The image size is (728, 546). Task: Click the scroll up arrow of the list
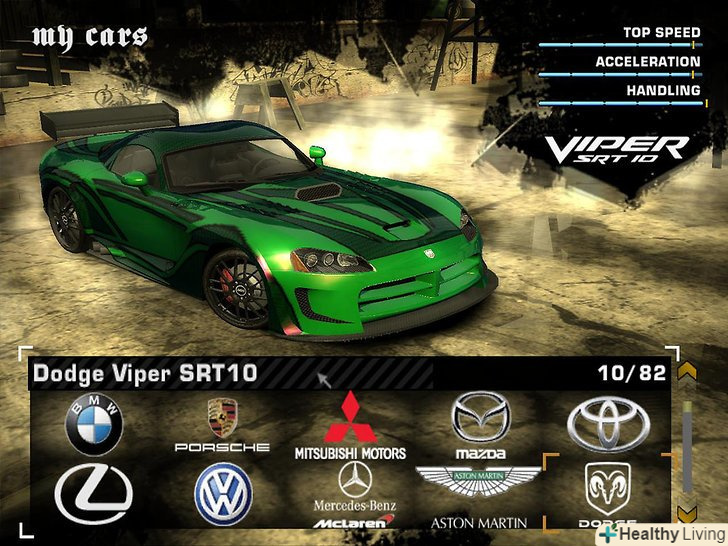(x=686, y=372)
